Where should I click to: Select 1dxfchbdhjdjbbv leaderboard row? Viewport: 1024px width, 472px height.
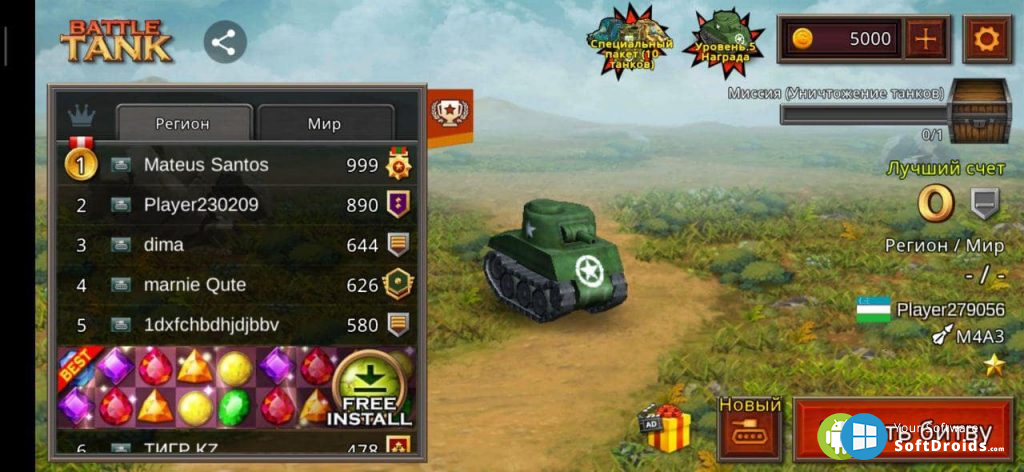pos(238,325)
